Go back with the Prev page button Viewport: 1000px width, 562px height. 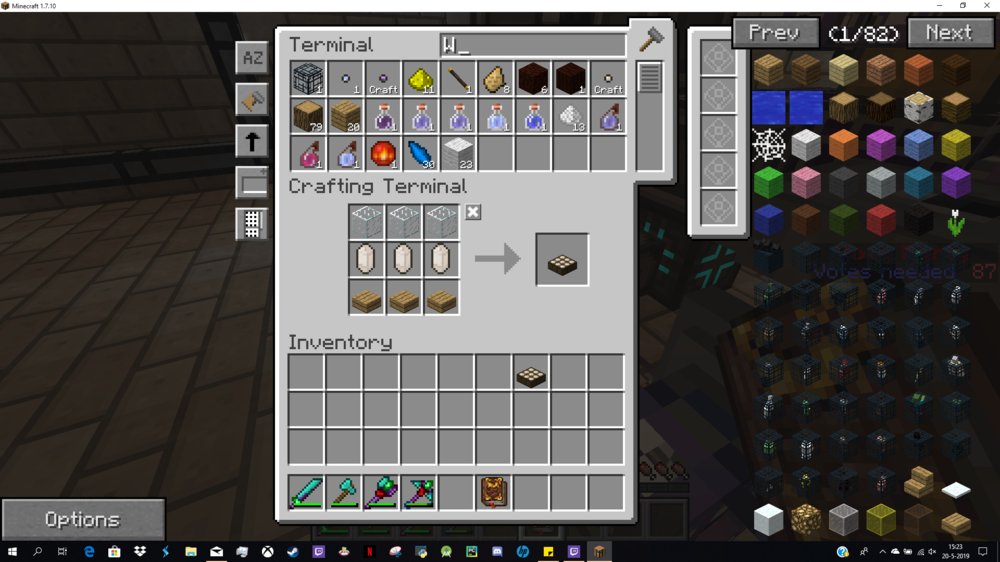(x=774, y=33)
